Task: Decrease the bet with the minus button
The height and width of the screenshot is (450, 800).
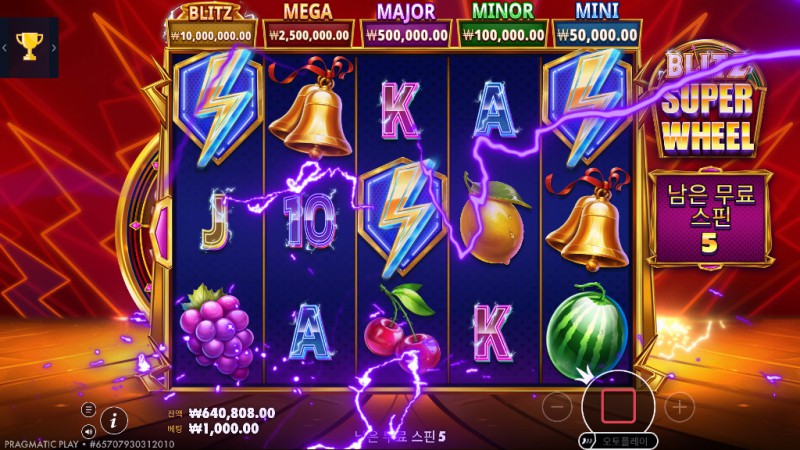Action: tap(560, 406)
